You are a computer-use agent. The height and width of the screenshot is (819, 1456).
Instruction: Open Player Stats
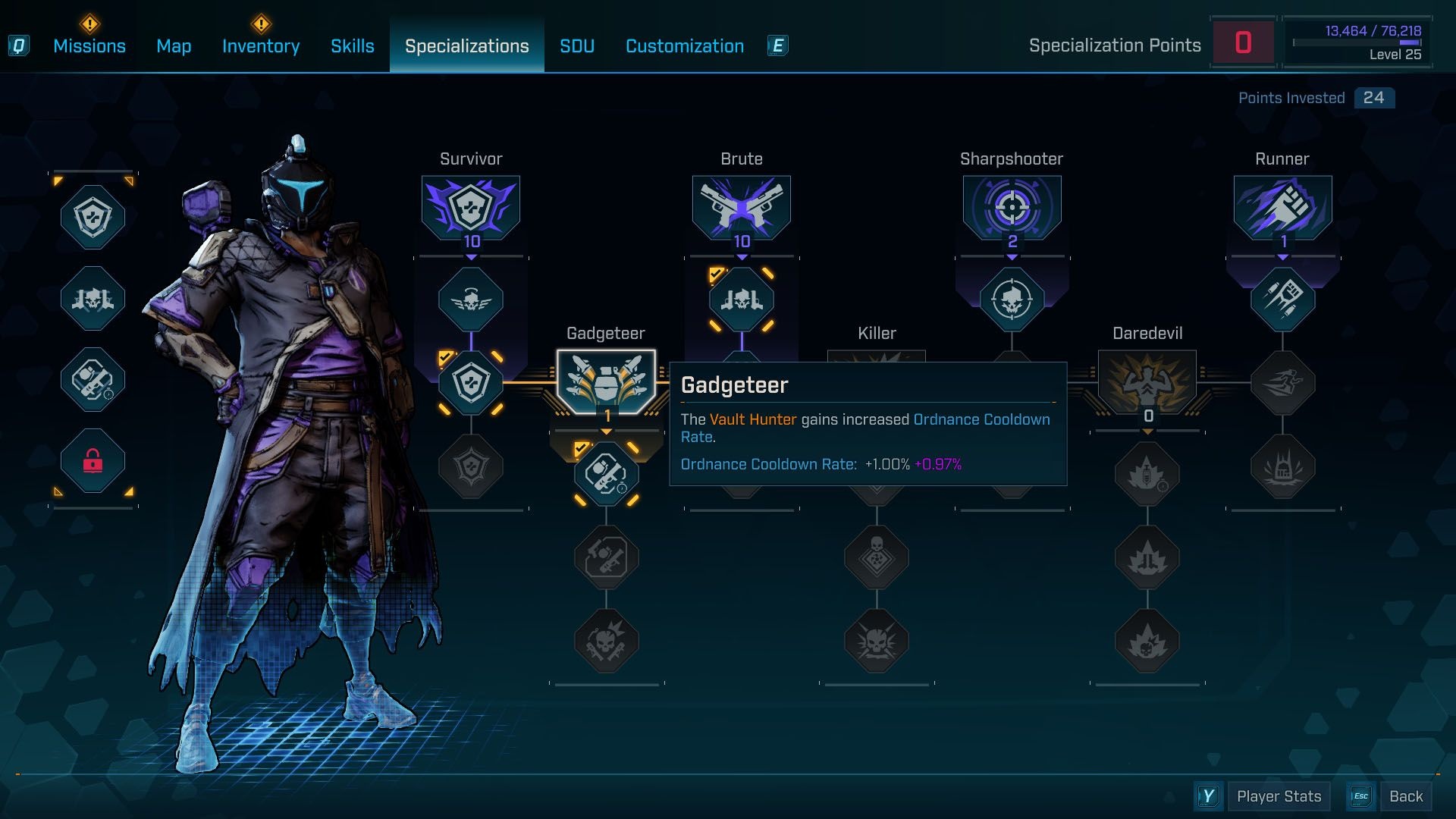coord(1279,796)
